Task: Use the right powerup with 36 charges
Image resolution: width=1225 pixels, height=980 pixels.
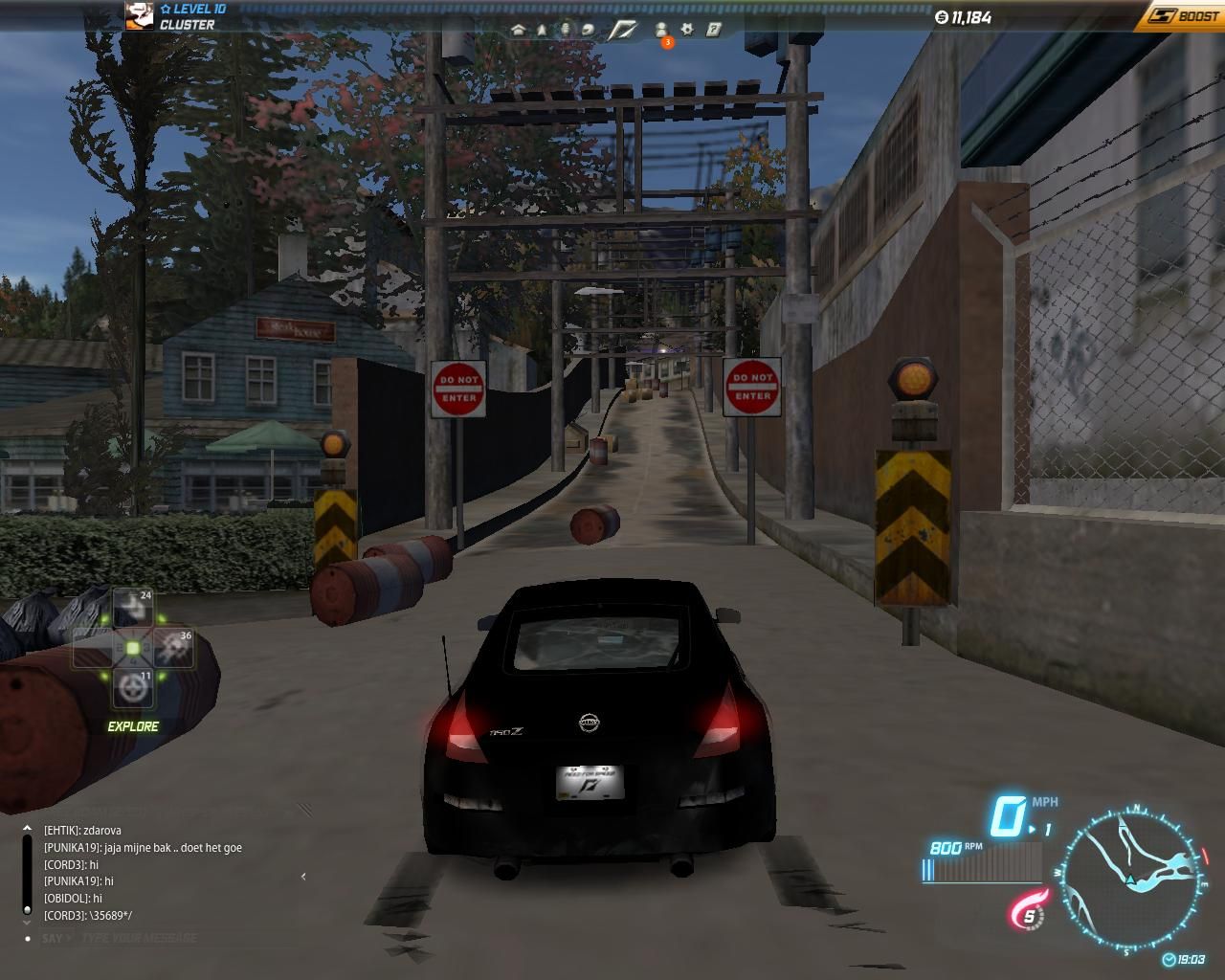Action: (173, 648)
